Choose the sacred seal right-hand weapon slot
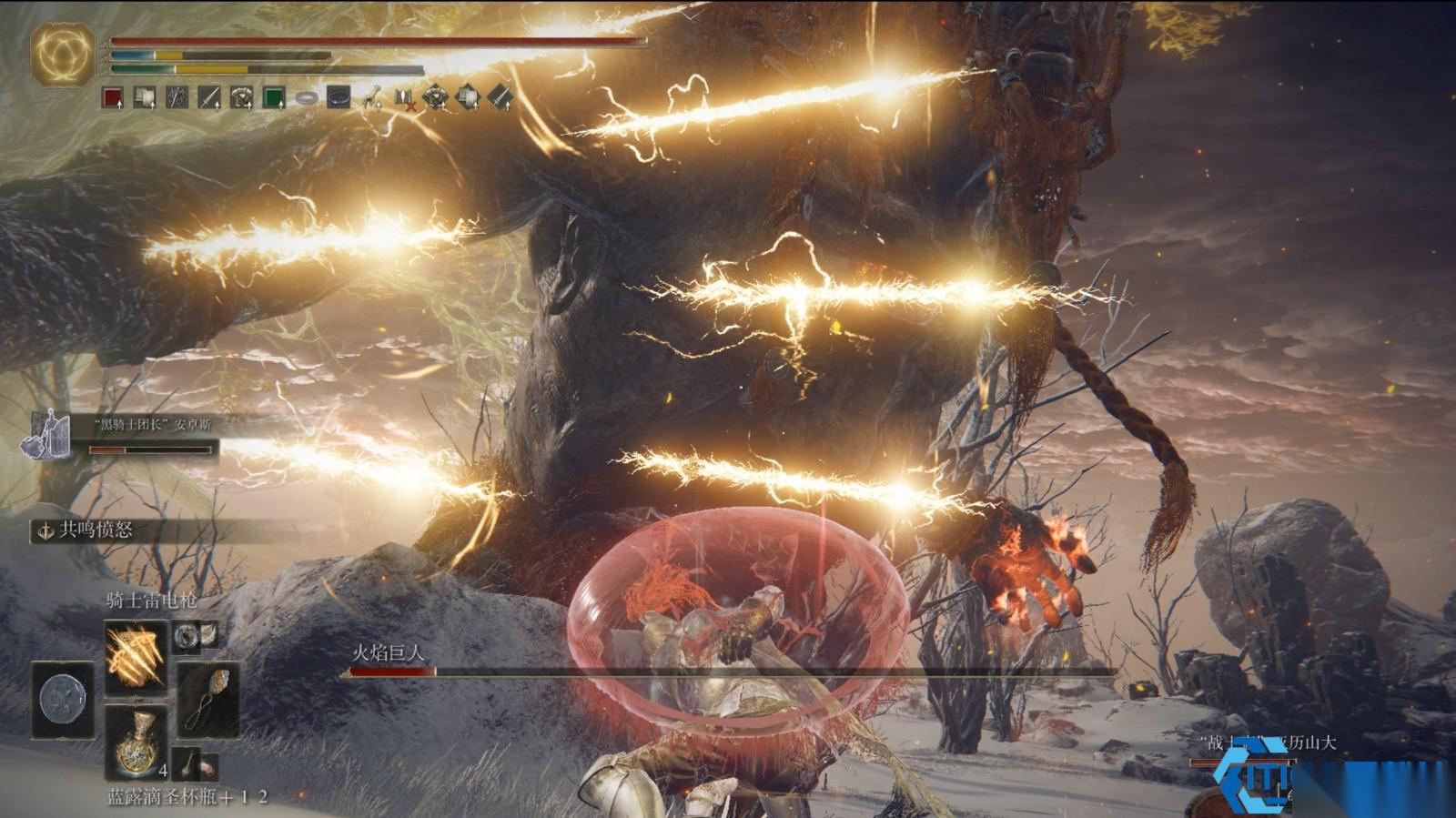Screen dimensions: 1456x818 pyautogui.click(x=208, y=698)
